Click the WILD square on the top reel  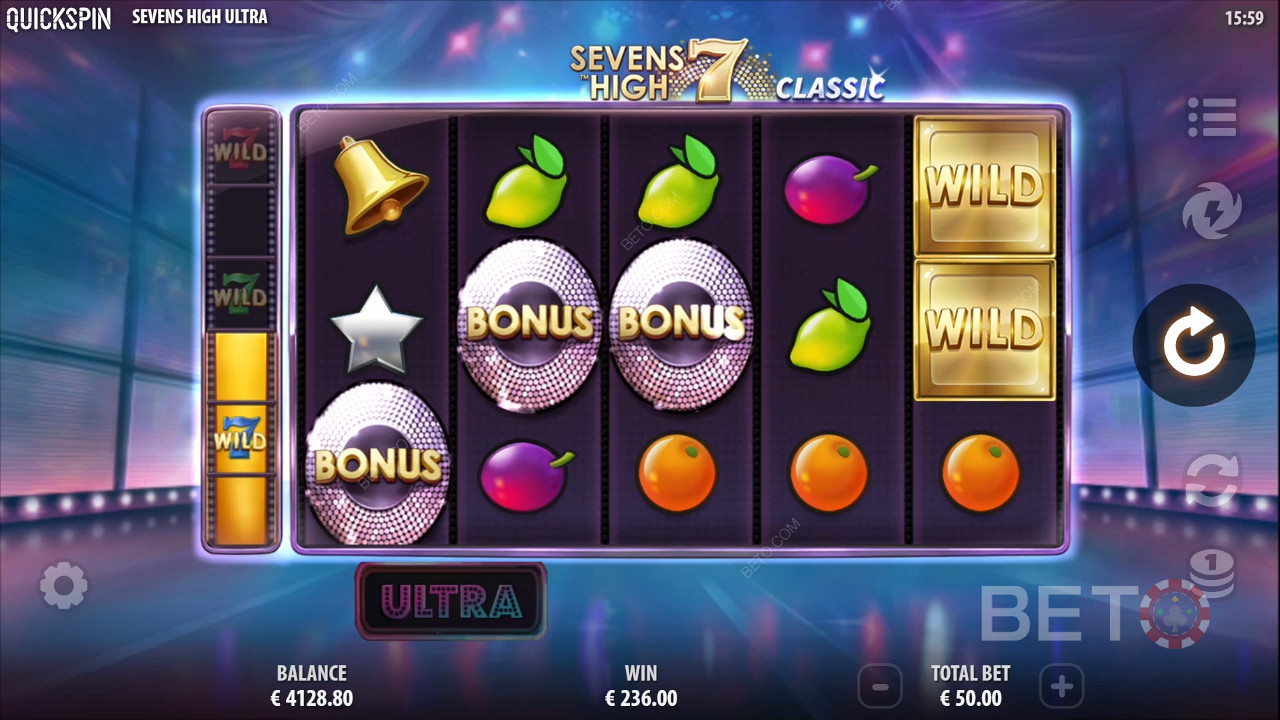(983, 185)
